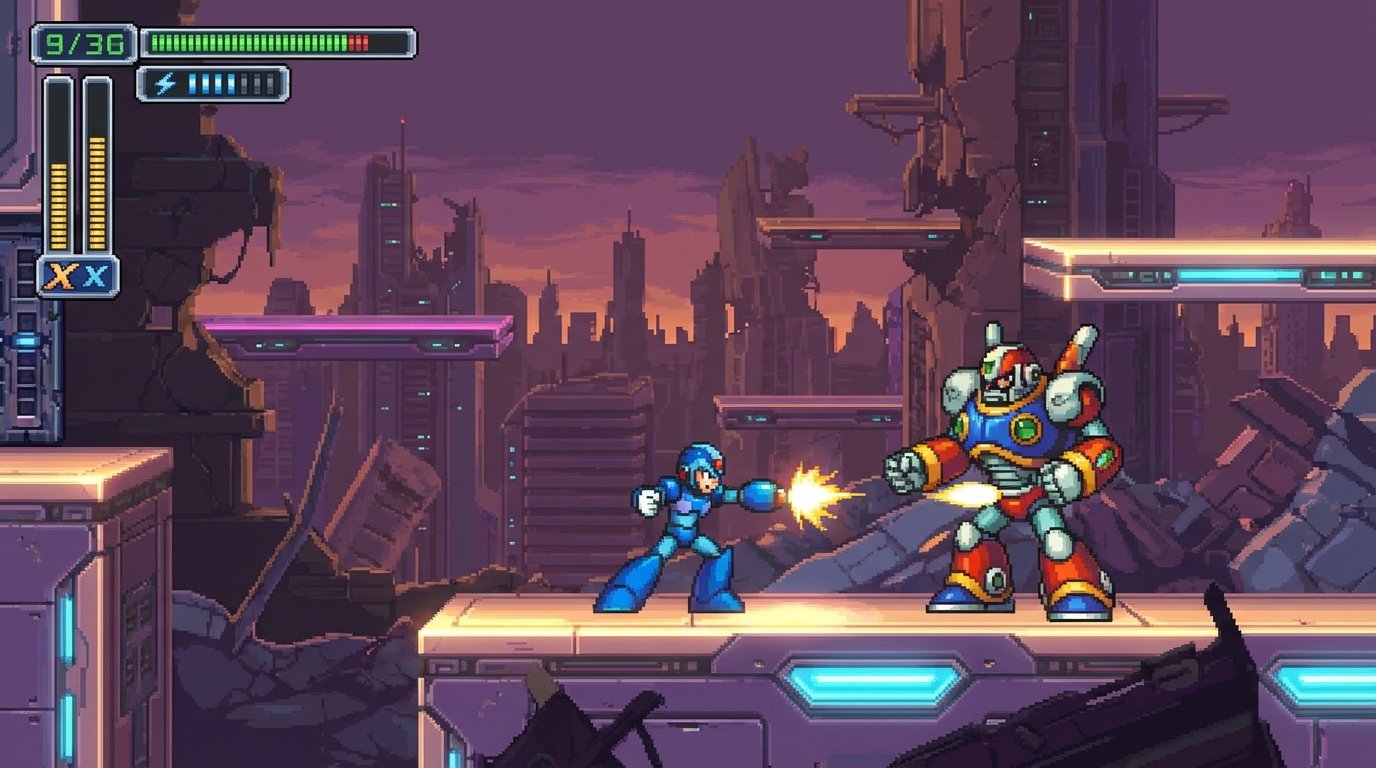Click the green health bar at top
Image resolution: width=1376 pixels, height=768 pixels.
(x=250, y=40)
